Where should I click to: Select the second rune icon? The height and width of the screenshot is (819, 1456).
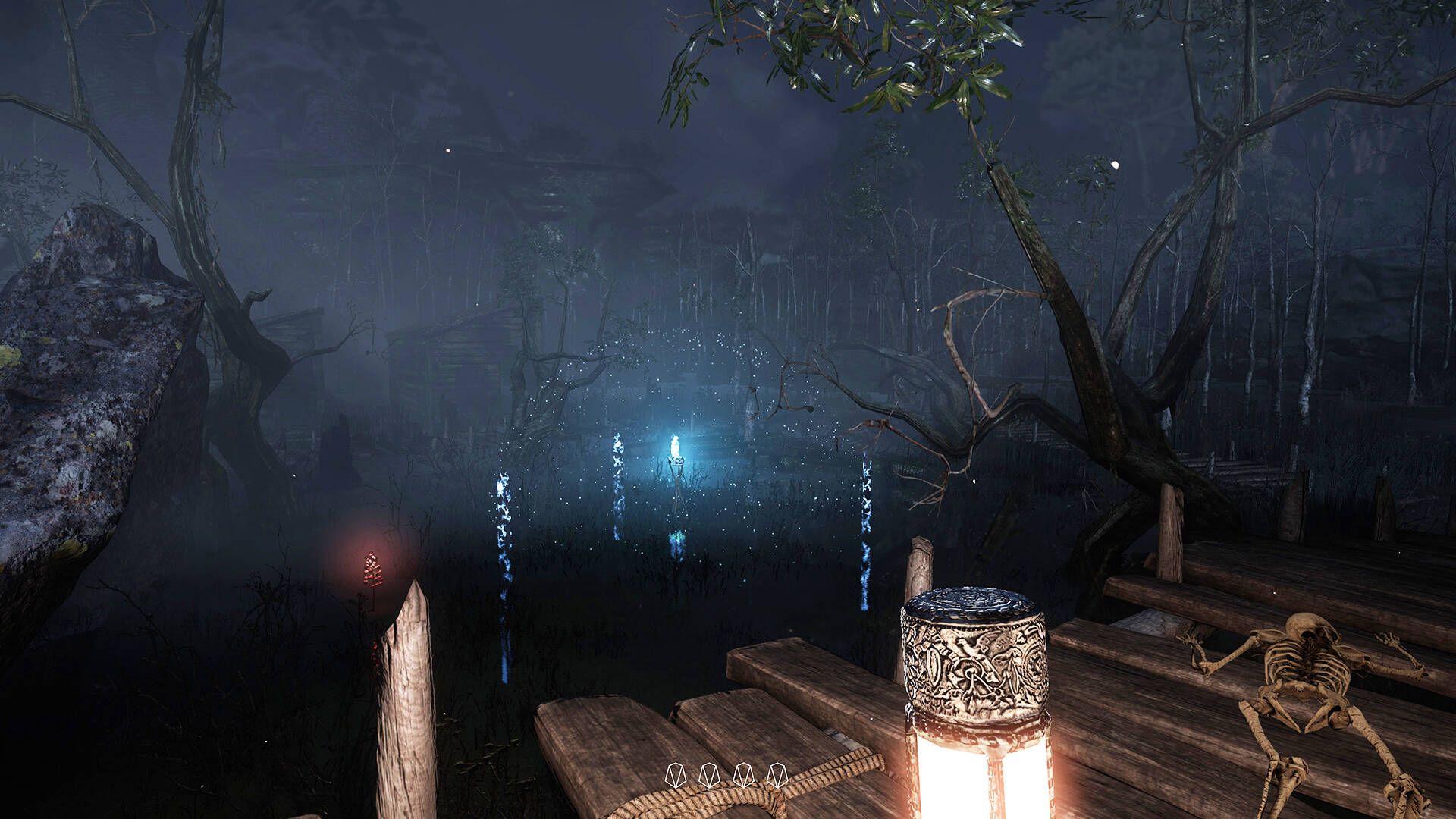709,775
